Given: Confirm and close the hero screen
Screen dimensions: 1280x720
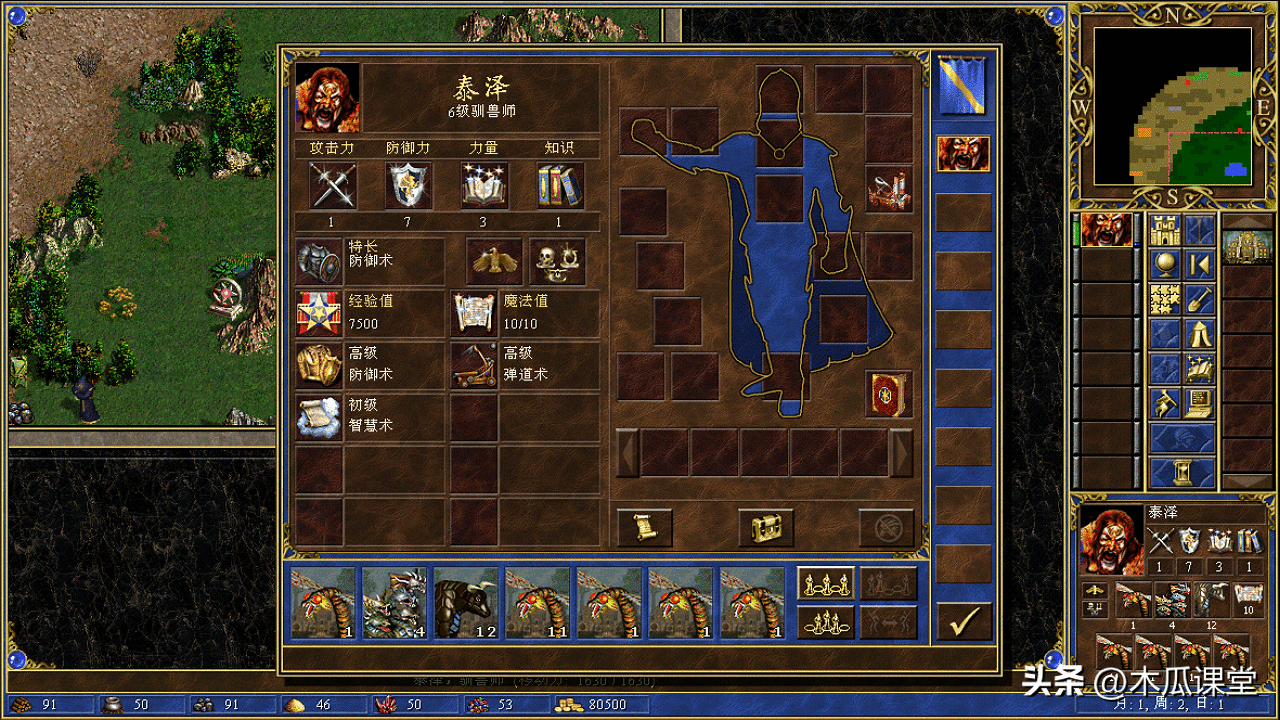Looking at the screenshot, I should tap(964, 621).
